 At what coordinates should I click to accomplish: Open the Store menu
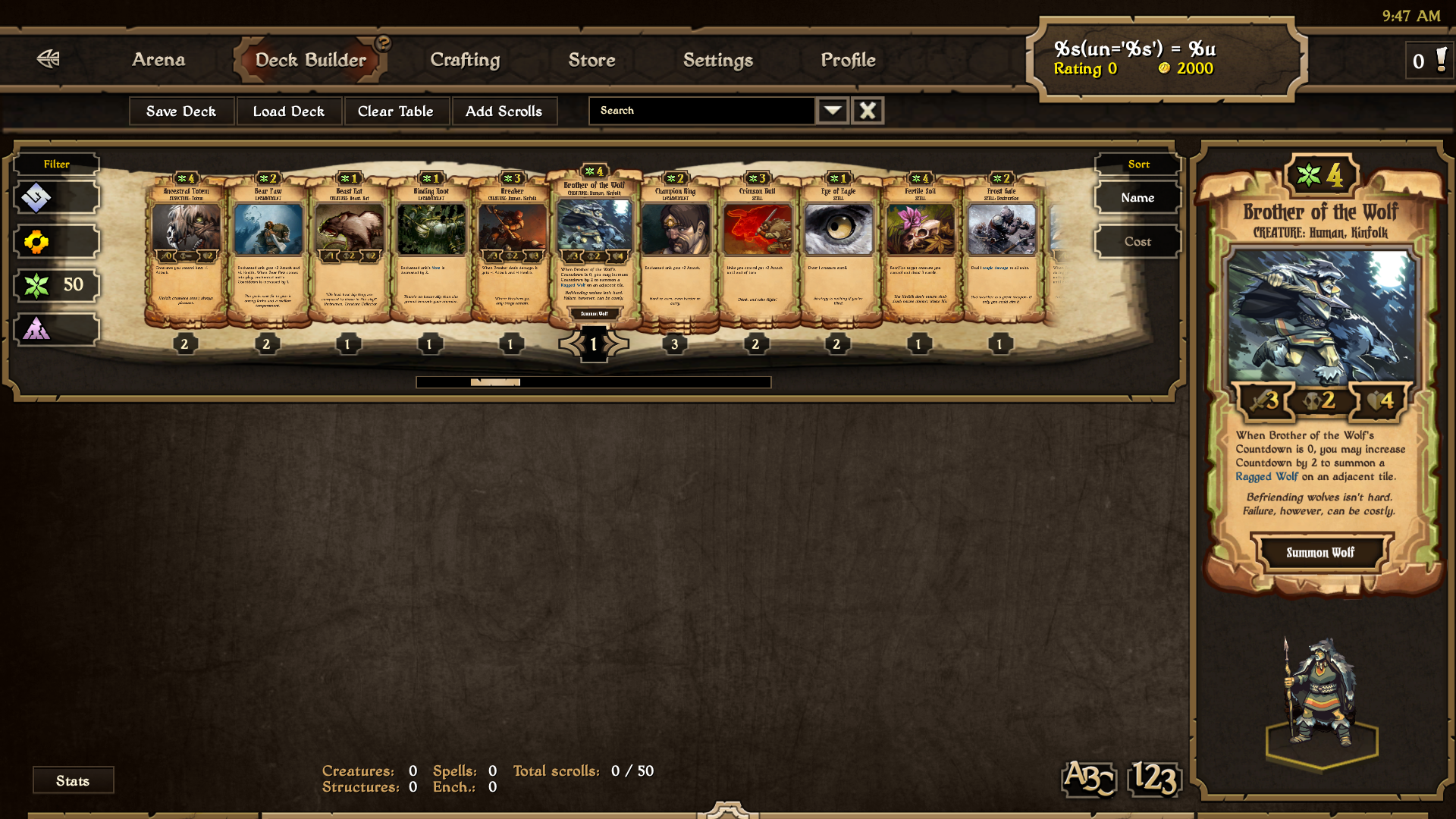[x=591, y=60]
